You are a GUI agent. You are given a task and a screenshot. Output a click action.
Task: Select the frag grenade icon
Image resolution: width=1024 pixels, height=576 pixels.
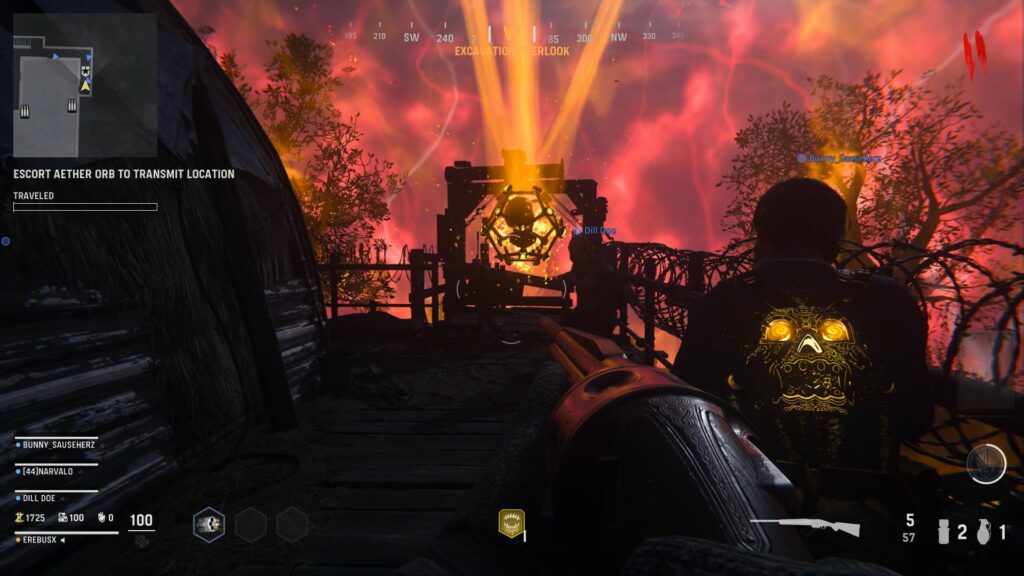pyautogui.click(x=983, y=532)
